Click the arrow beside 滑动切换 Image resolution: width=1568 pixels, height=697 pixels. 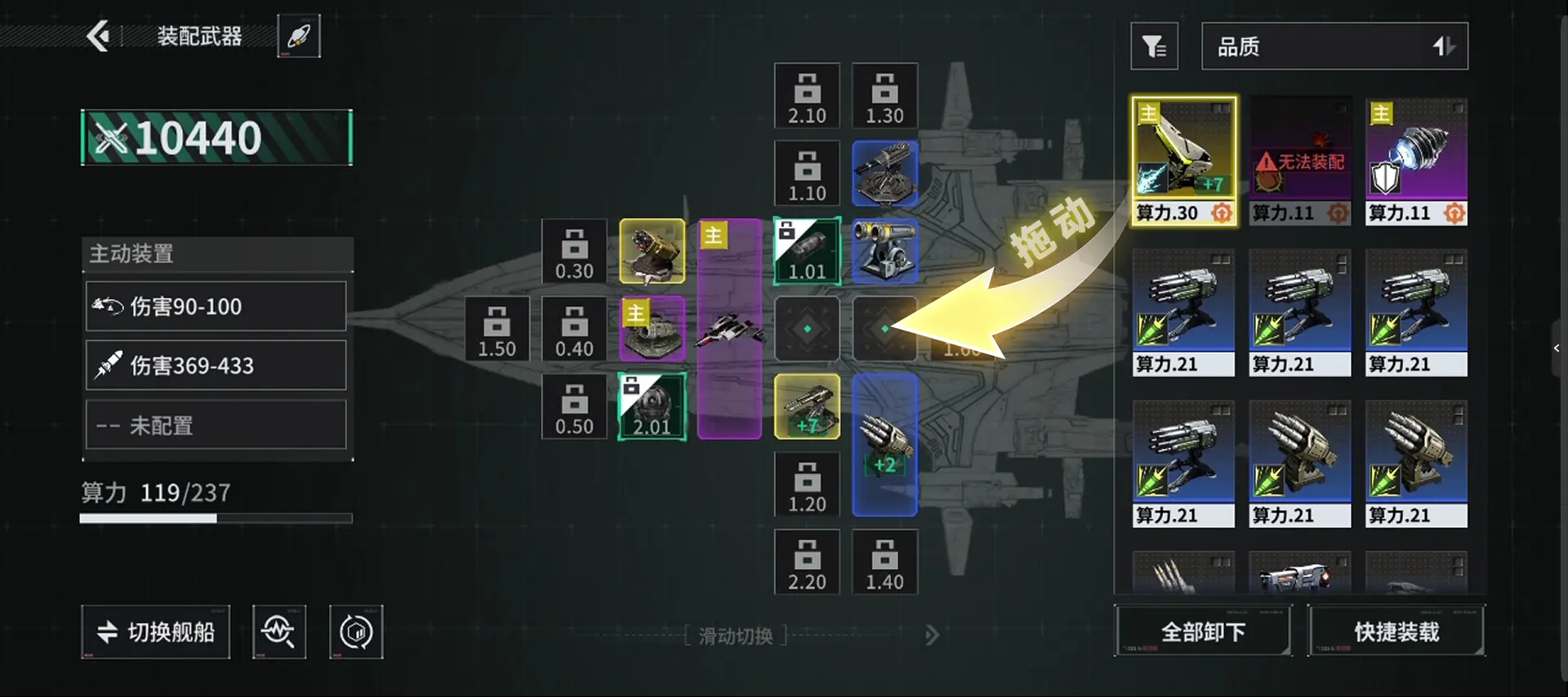pos(932,635)
